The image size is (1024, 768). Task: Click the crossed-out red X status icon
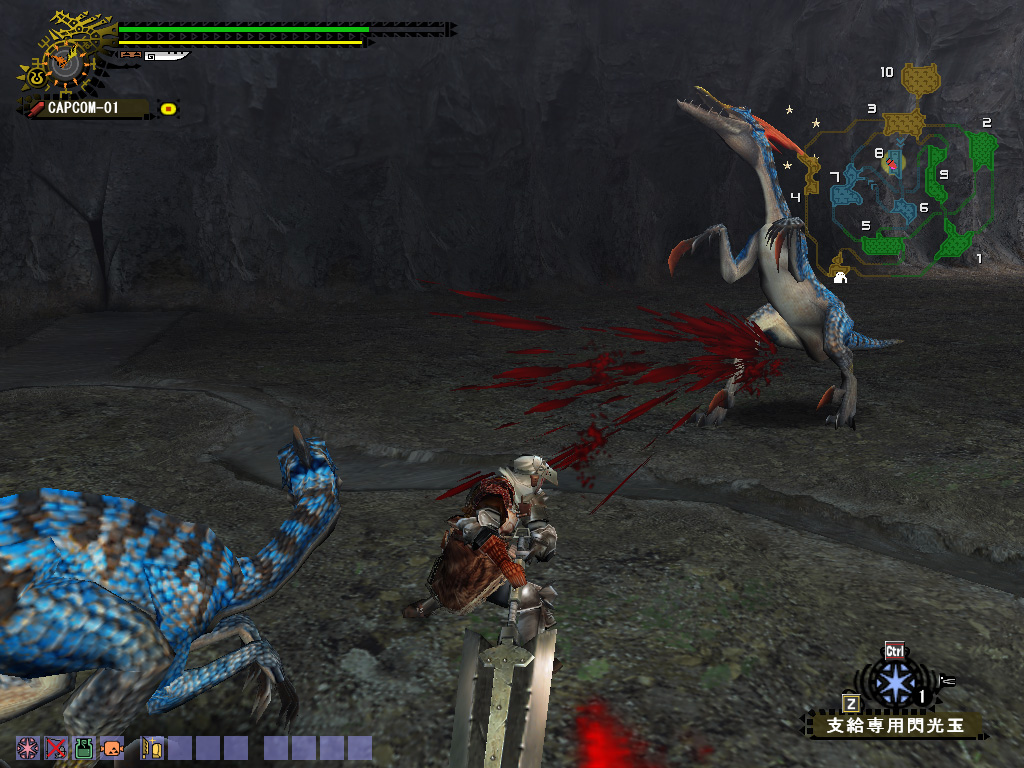56,748
